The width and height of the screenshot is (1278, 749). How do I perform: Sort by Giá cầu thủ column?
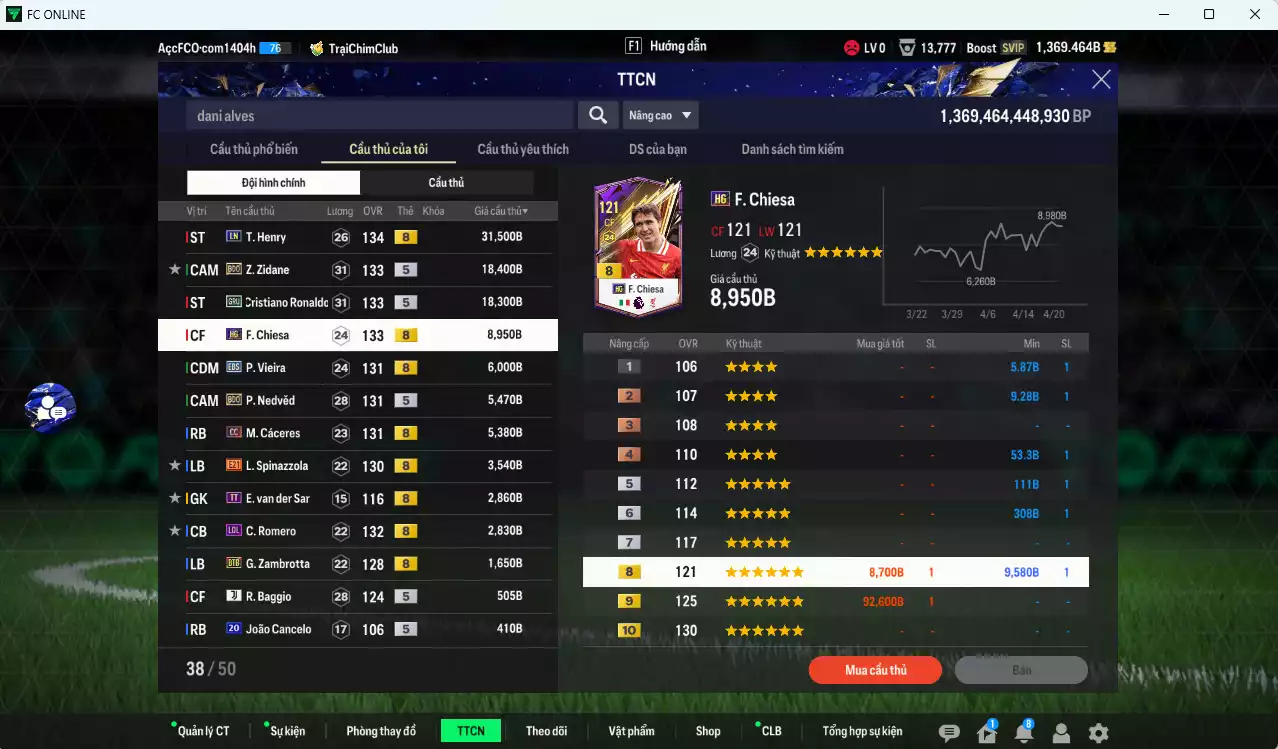pyautogui.click(x=501, y=211)
